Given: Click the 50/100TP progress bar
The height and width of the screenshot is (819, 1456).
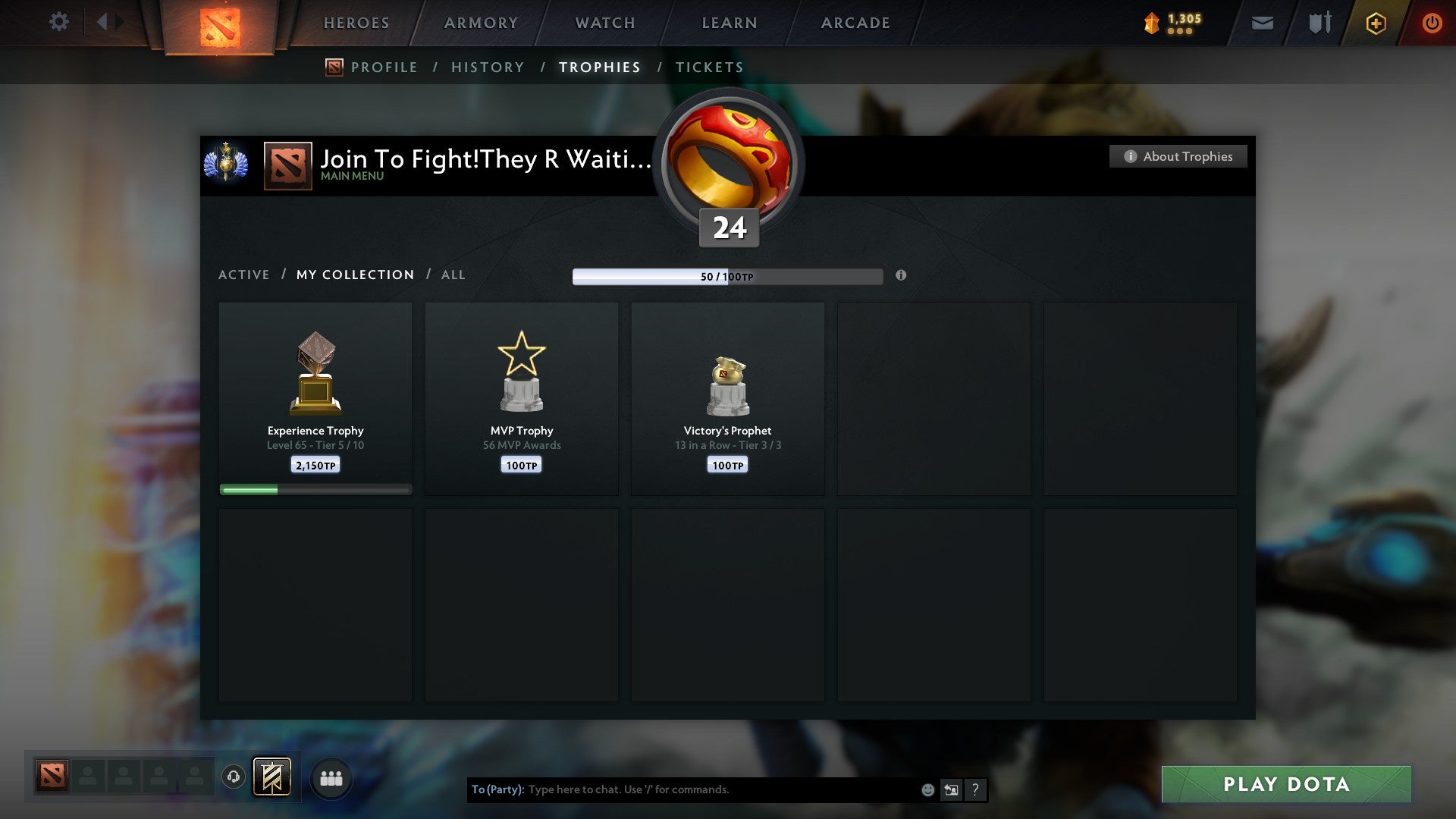Looking at the screenshot, I should point(728,277).
